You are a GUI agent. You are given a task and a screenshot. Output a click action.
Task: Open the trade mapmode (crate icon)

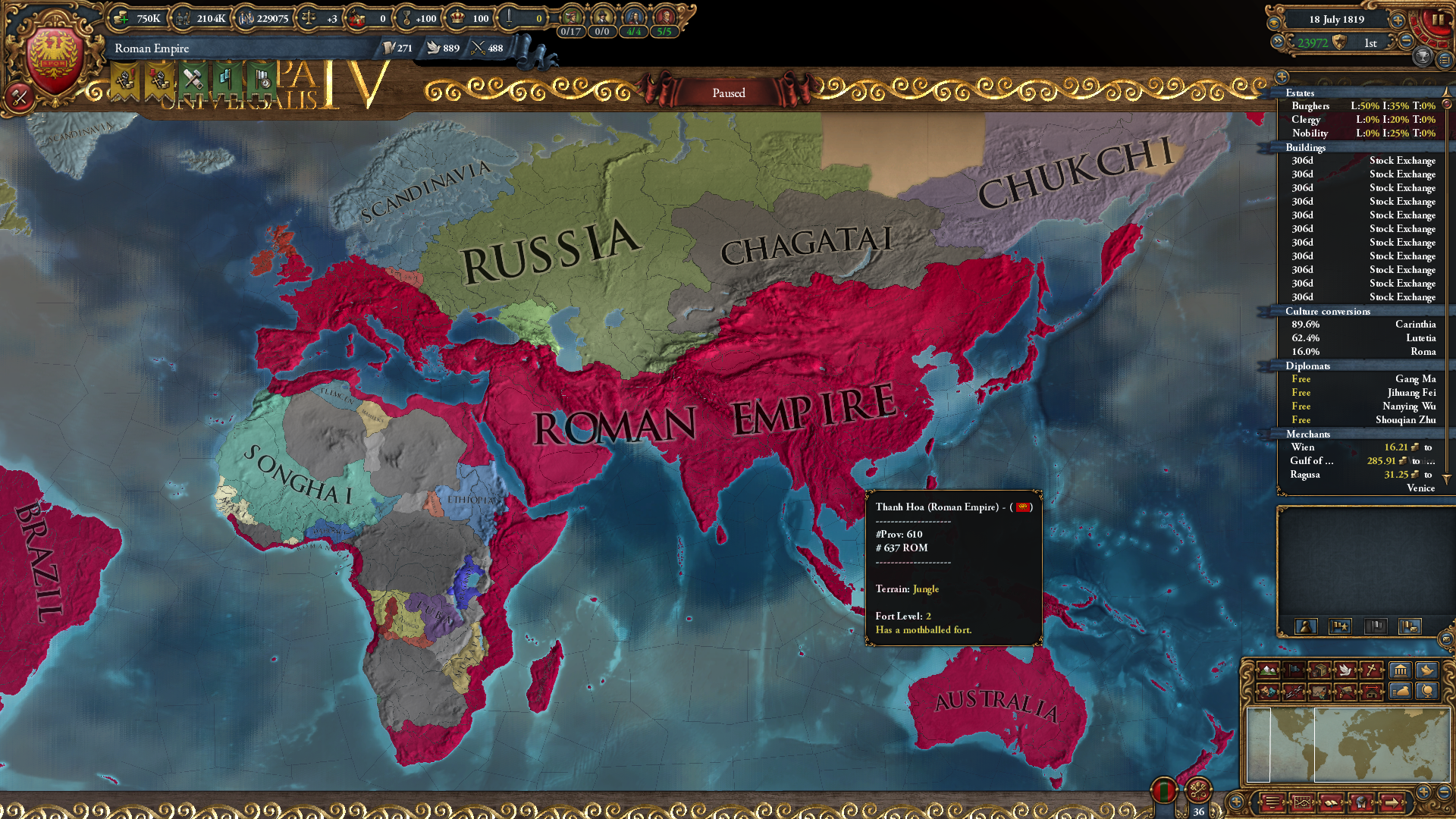[x=1319, y=670]
